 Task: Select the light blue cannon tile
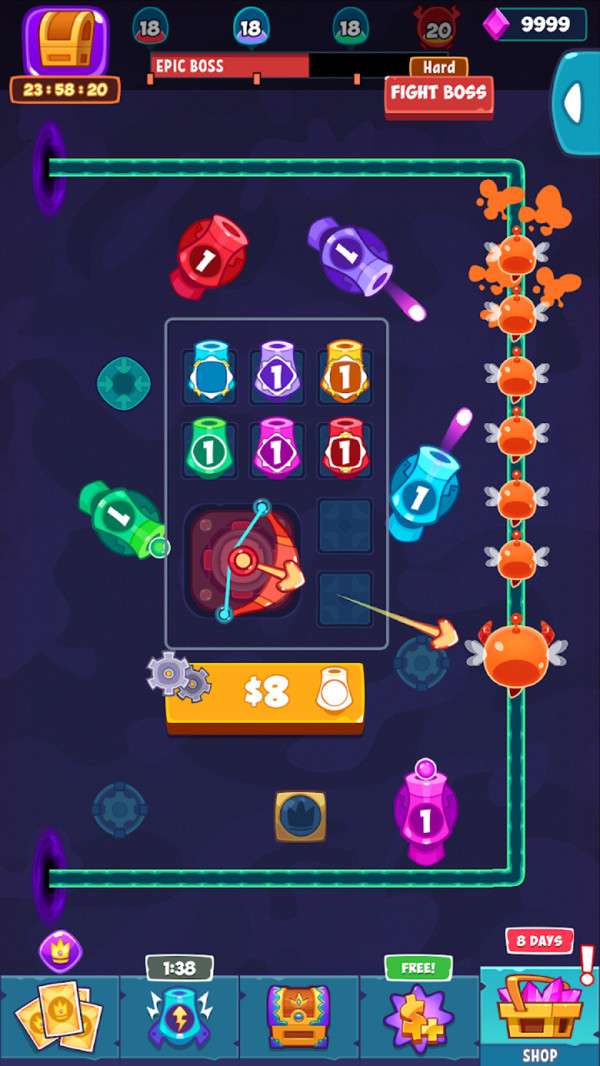[x=212, y=373]
